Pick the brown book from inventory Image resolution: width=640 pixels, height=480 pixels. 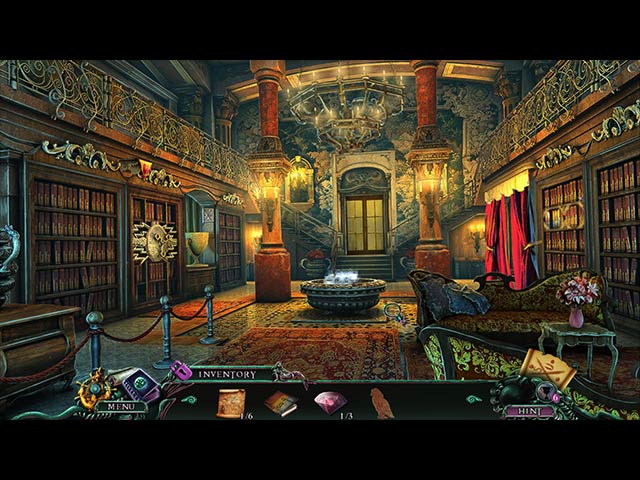(280, 402)
